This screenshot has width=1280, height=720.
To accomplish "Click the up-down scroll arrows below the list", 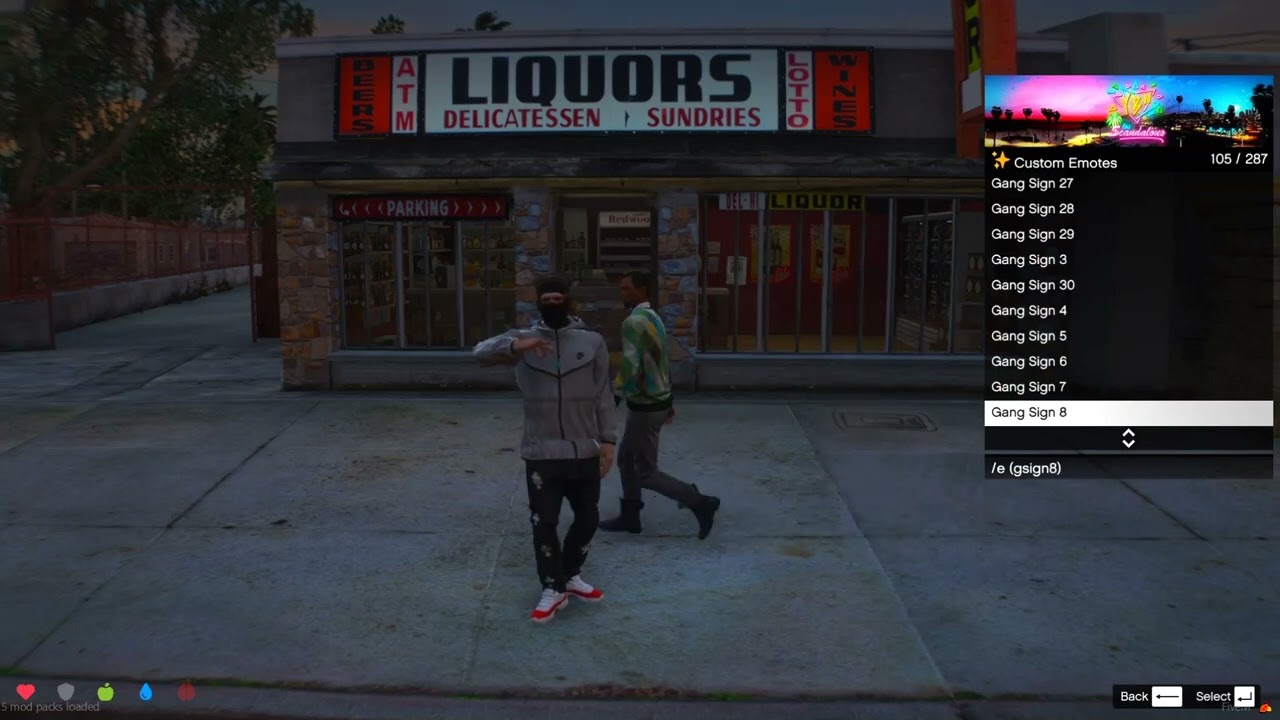I will tap(1128, 438).
